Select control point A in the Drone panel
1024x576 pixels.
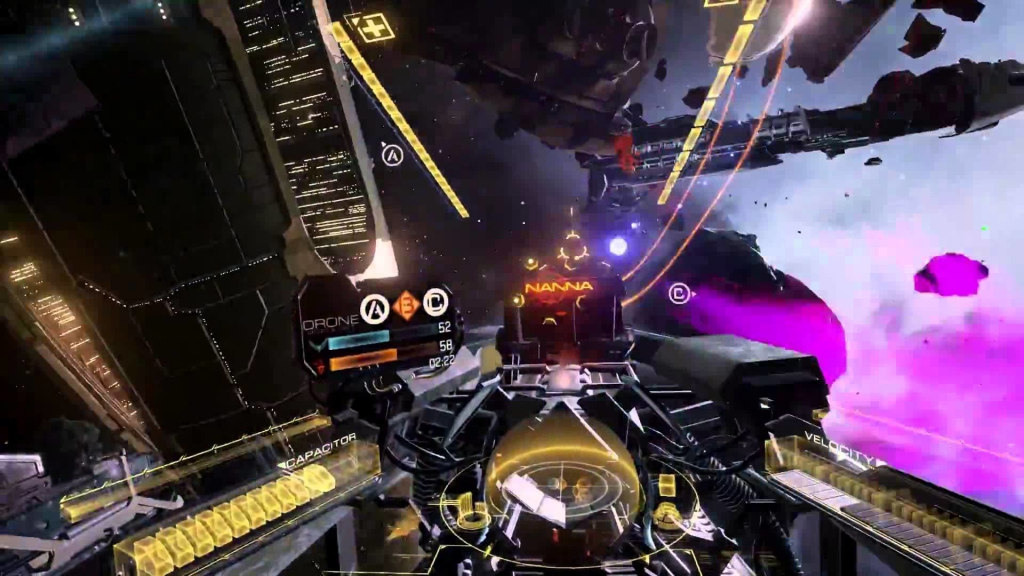pos(374,306)
